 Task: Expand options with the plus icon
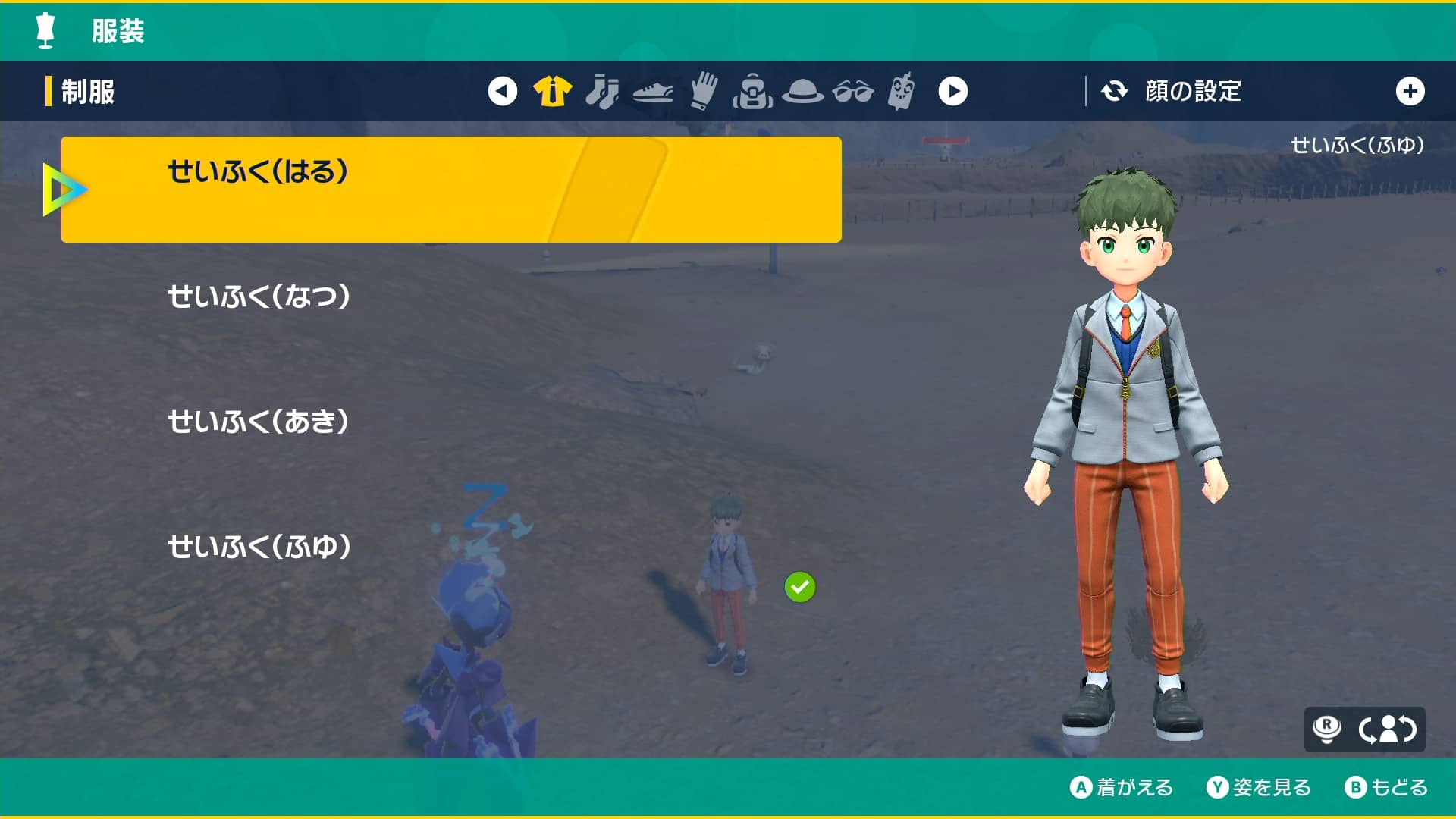tap(1410, 90)
